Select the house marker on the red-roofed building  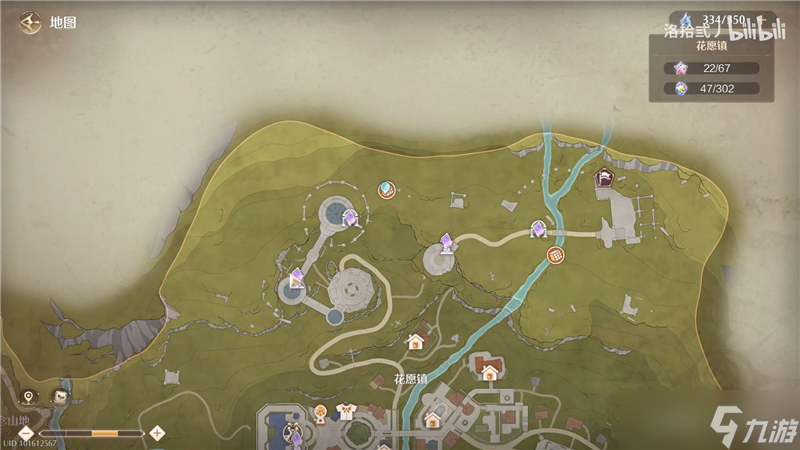tap(489, 373)
